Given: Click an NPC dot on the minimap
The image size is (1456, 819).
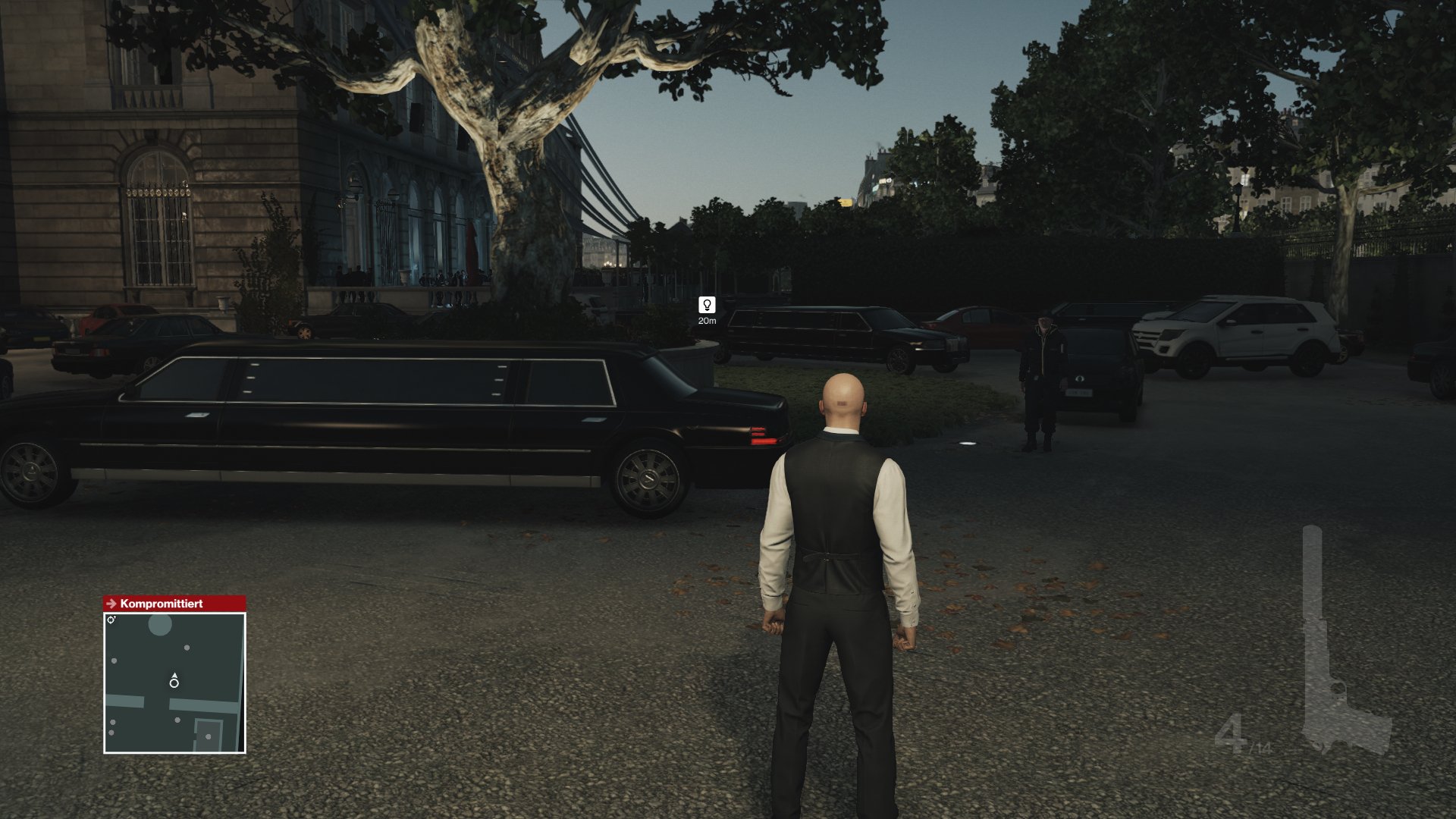Looking at the screenshot, I should click(x=187, y=648).
